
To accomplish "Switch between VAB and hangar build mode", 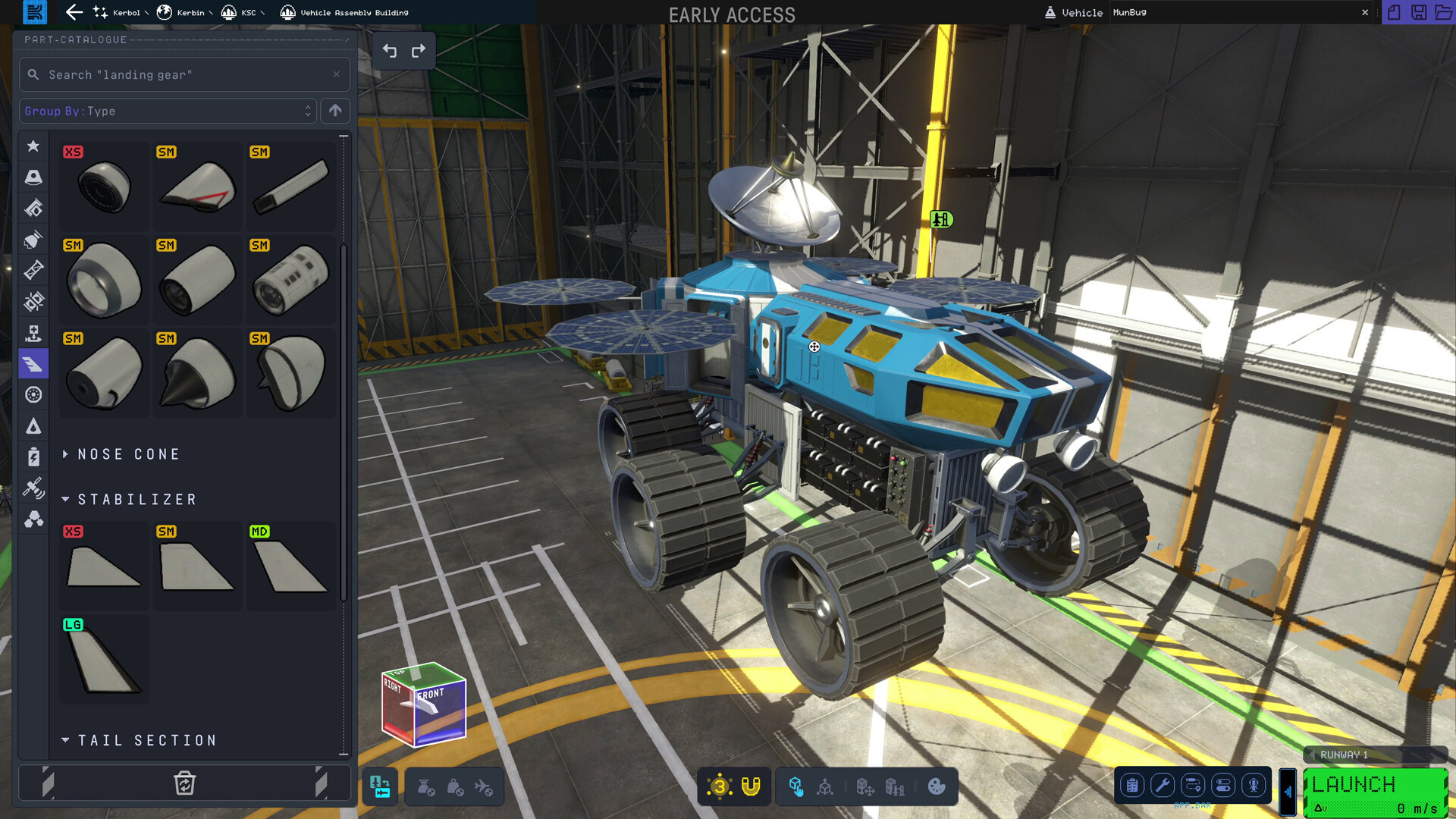I will click(x=379, y=786).
